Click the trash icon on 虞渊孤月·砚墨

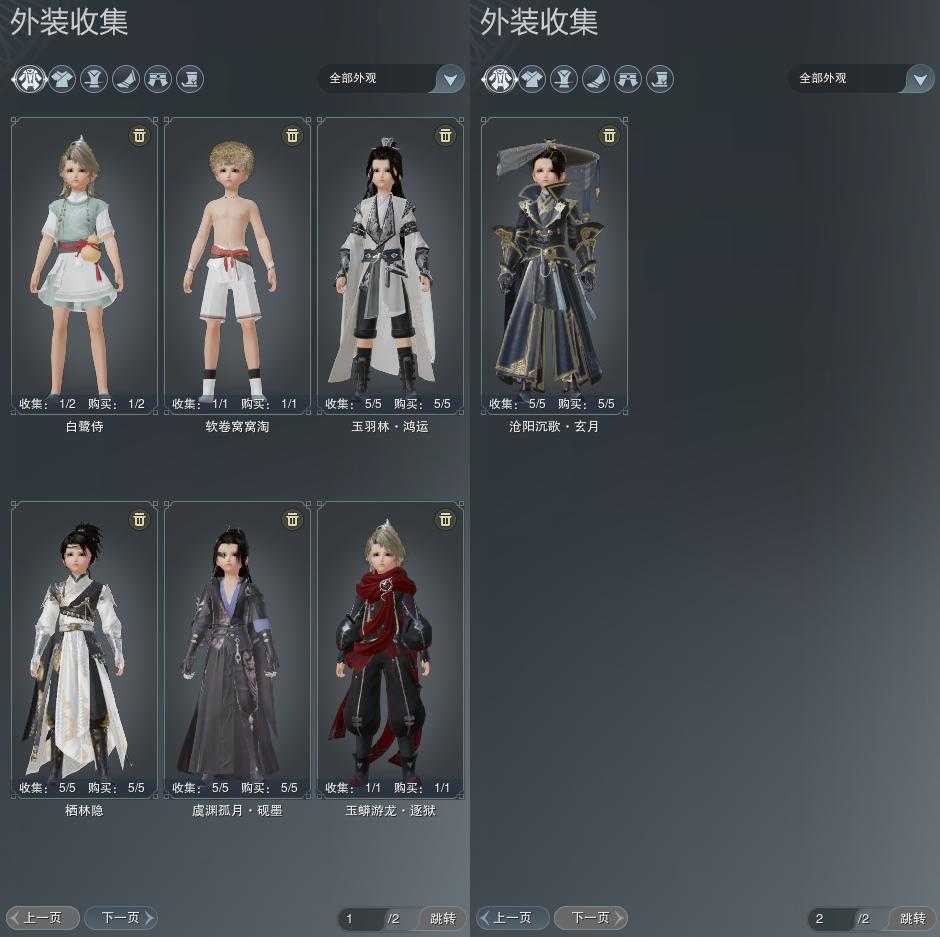click(292, 519)
